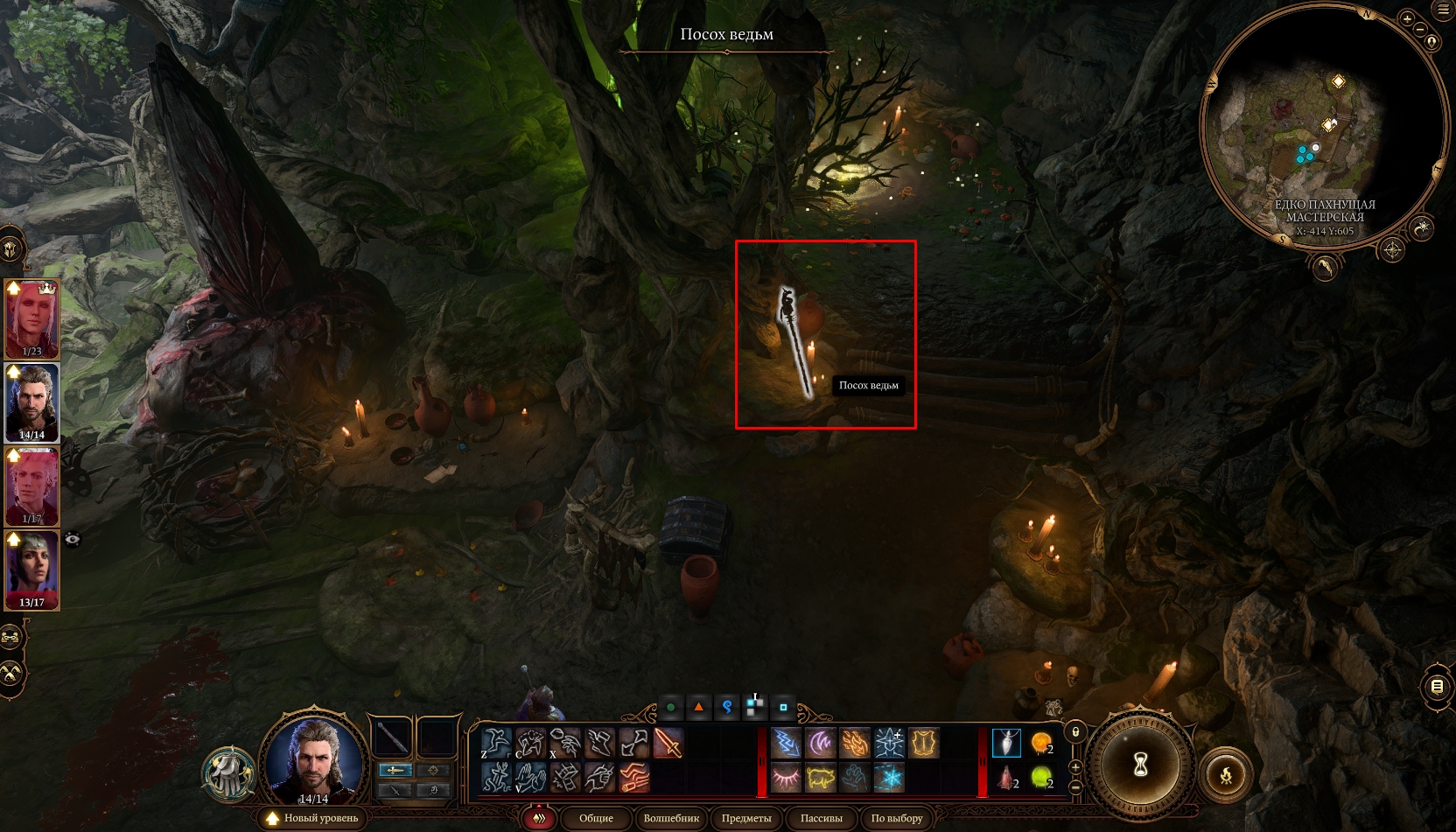Select the top party member portrait
The height and width of the screenshot is (832, 1456).
pos(32,318)
